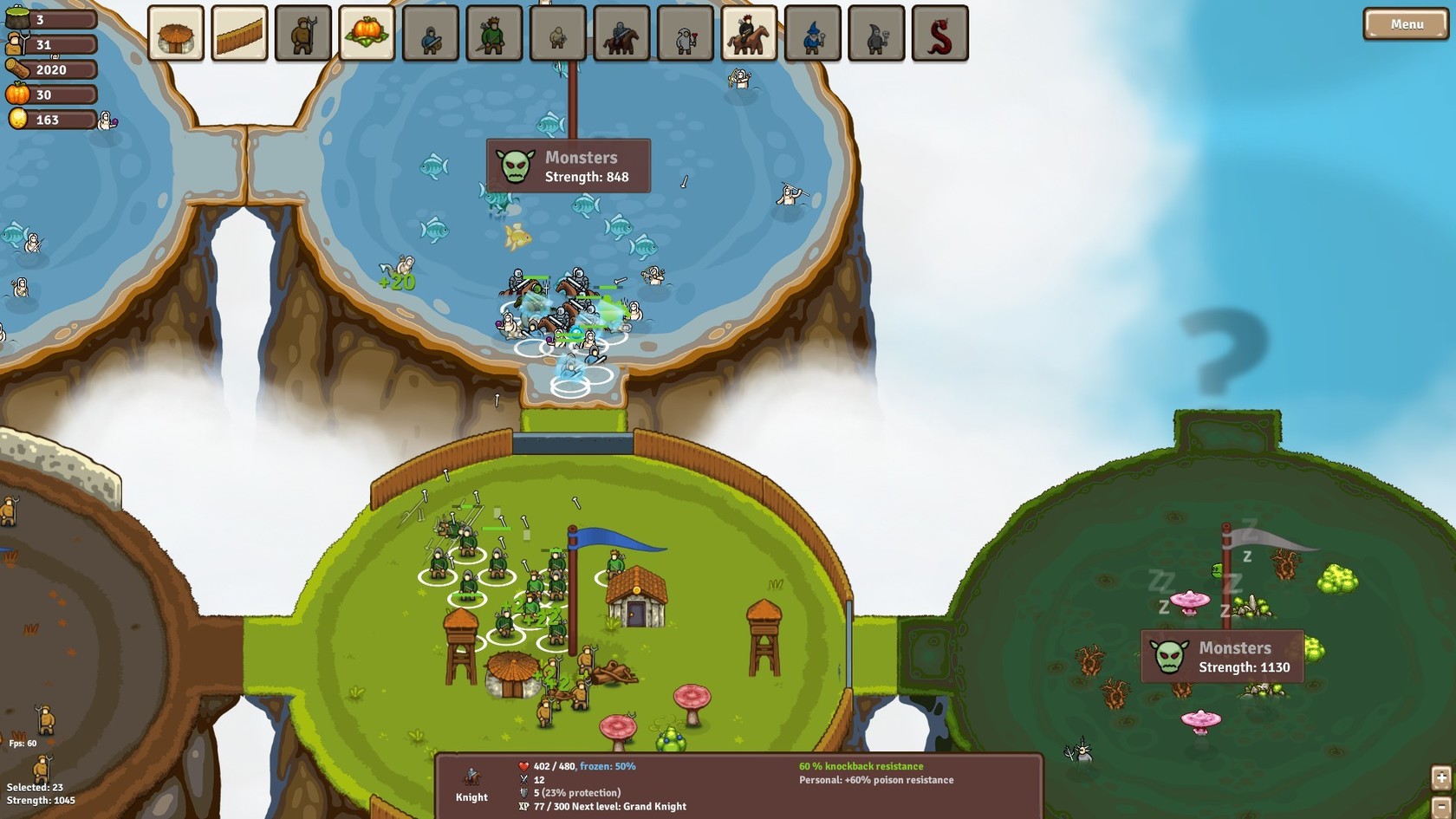Select the green archer king icon

click(491, 34)
